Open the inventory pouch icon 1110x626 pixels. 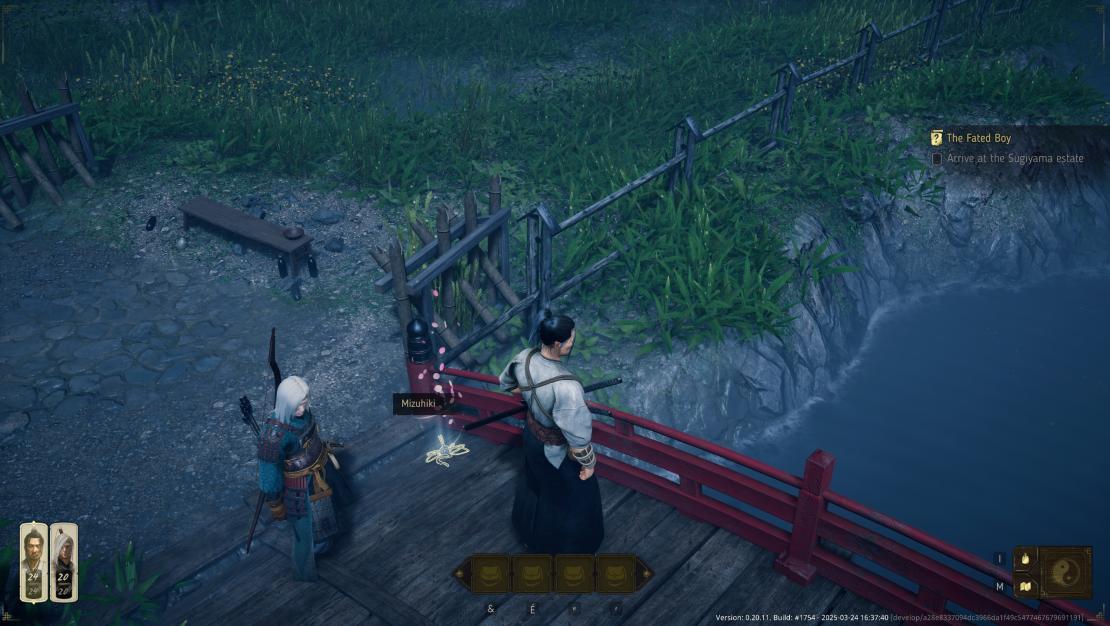pyautogui.click(x=1024, y=559)
